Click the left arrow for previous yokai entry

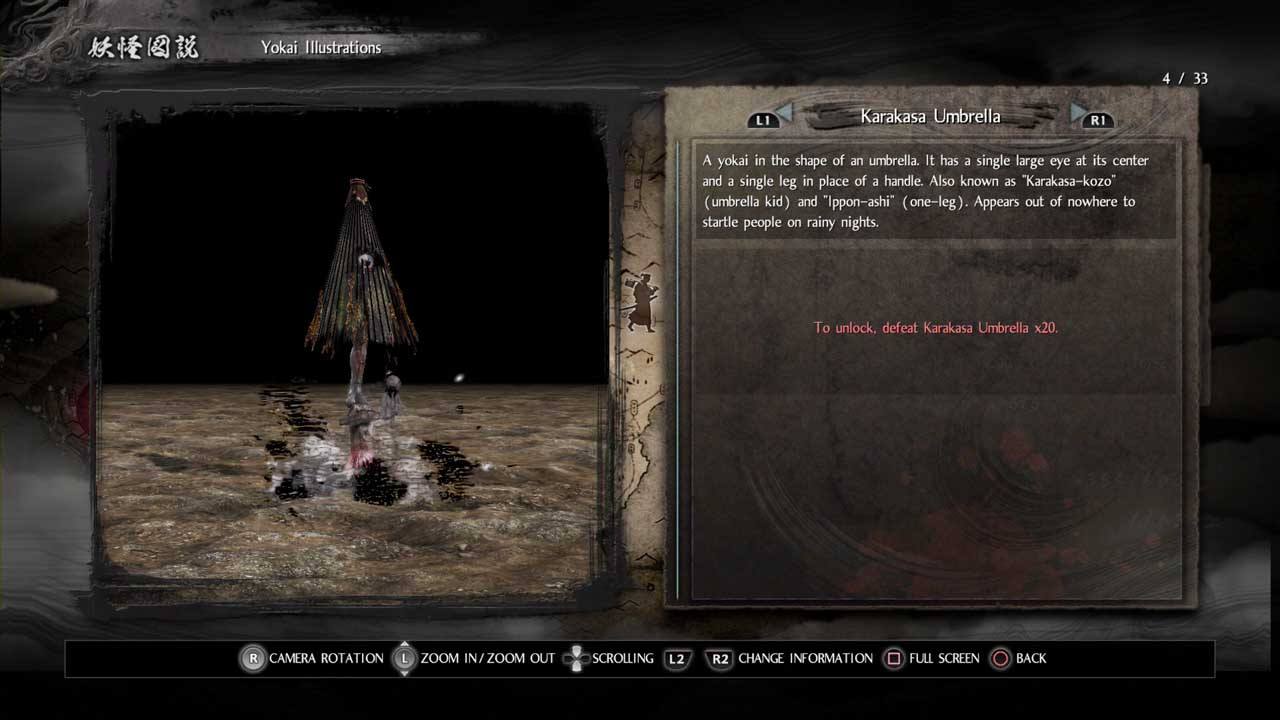(x=785, y=113)
